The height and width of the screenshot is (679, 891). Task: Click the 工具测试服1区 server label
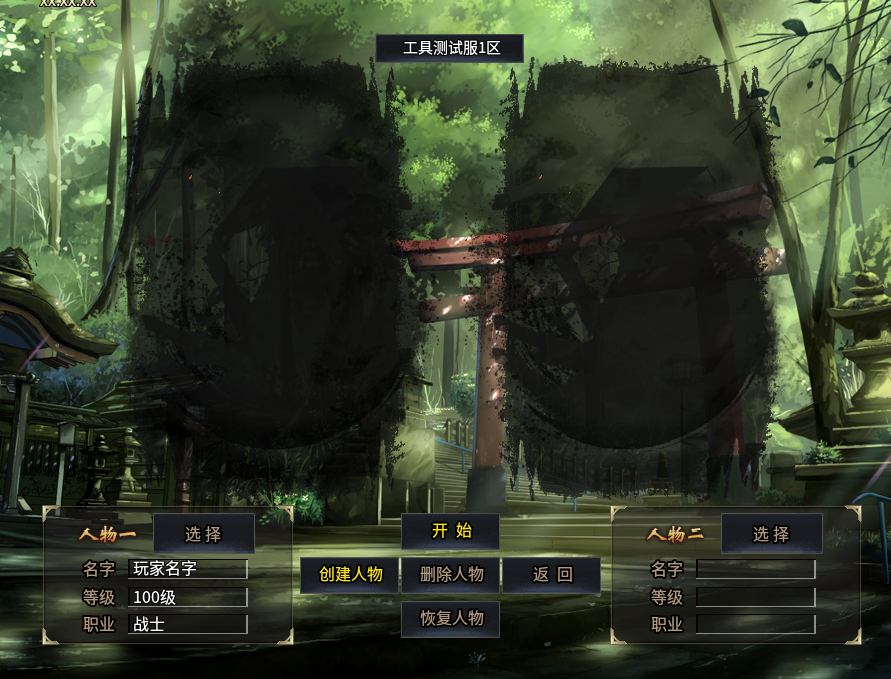click(x=450, y=48)
